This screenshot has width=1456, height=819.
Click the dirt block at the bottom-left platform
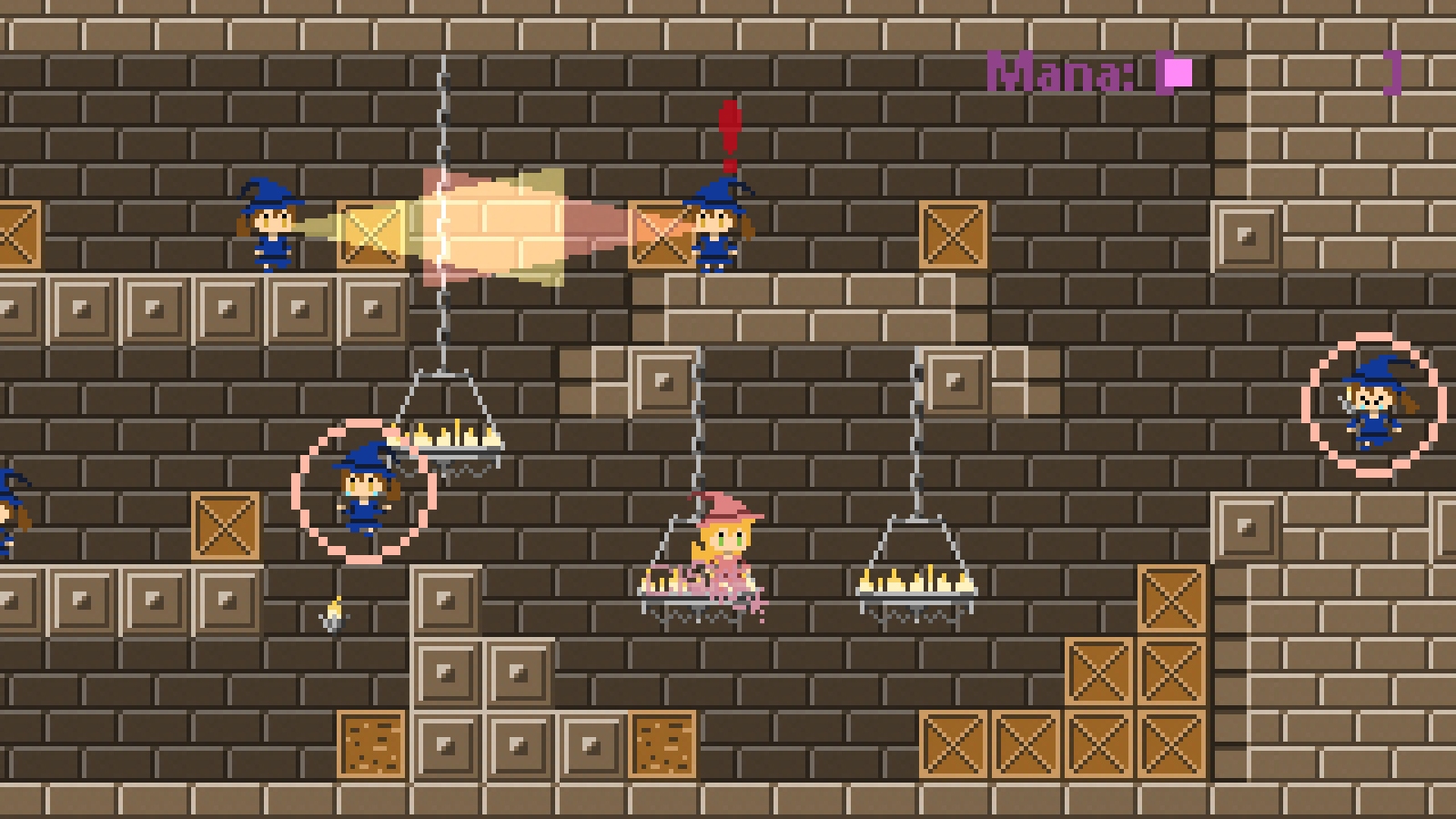(x=373, y=746)
